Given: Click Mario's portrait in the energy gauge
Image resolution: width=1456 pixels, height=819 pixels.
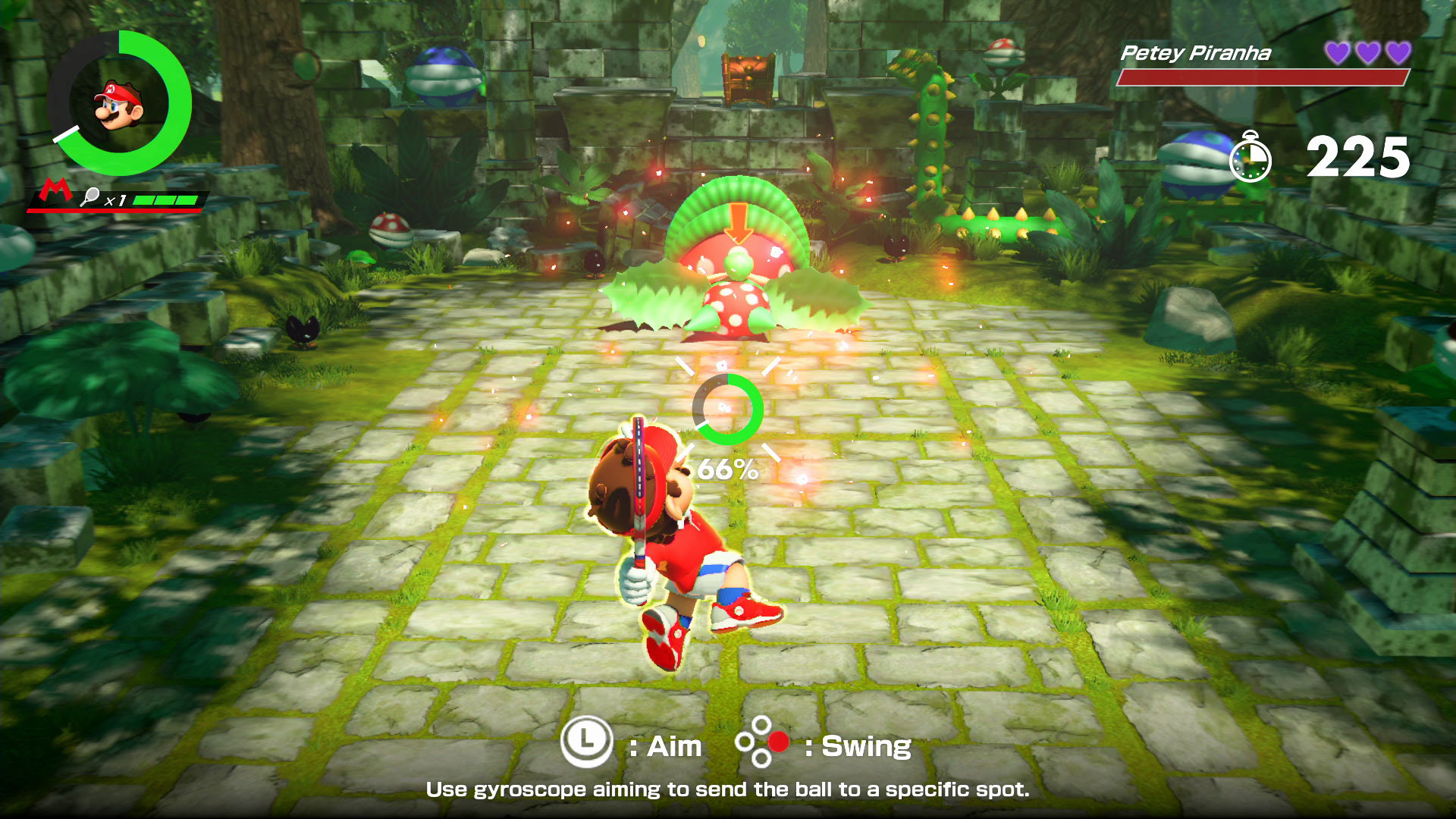Looking at the screenshot, I should (x=118, y=106).
